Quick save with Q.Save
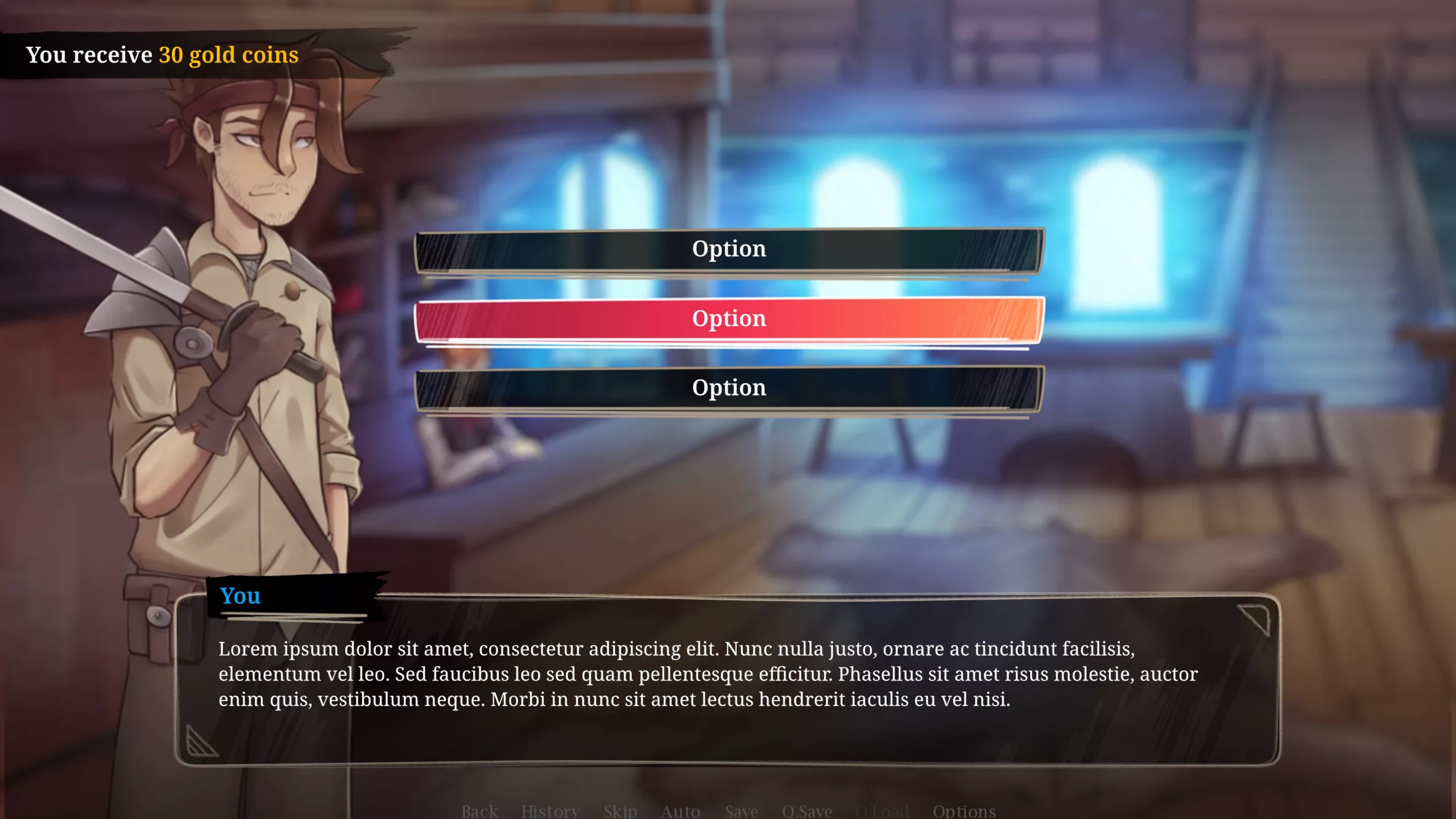The image size is (1456, 819). (806, 810)
